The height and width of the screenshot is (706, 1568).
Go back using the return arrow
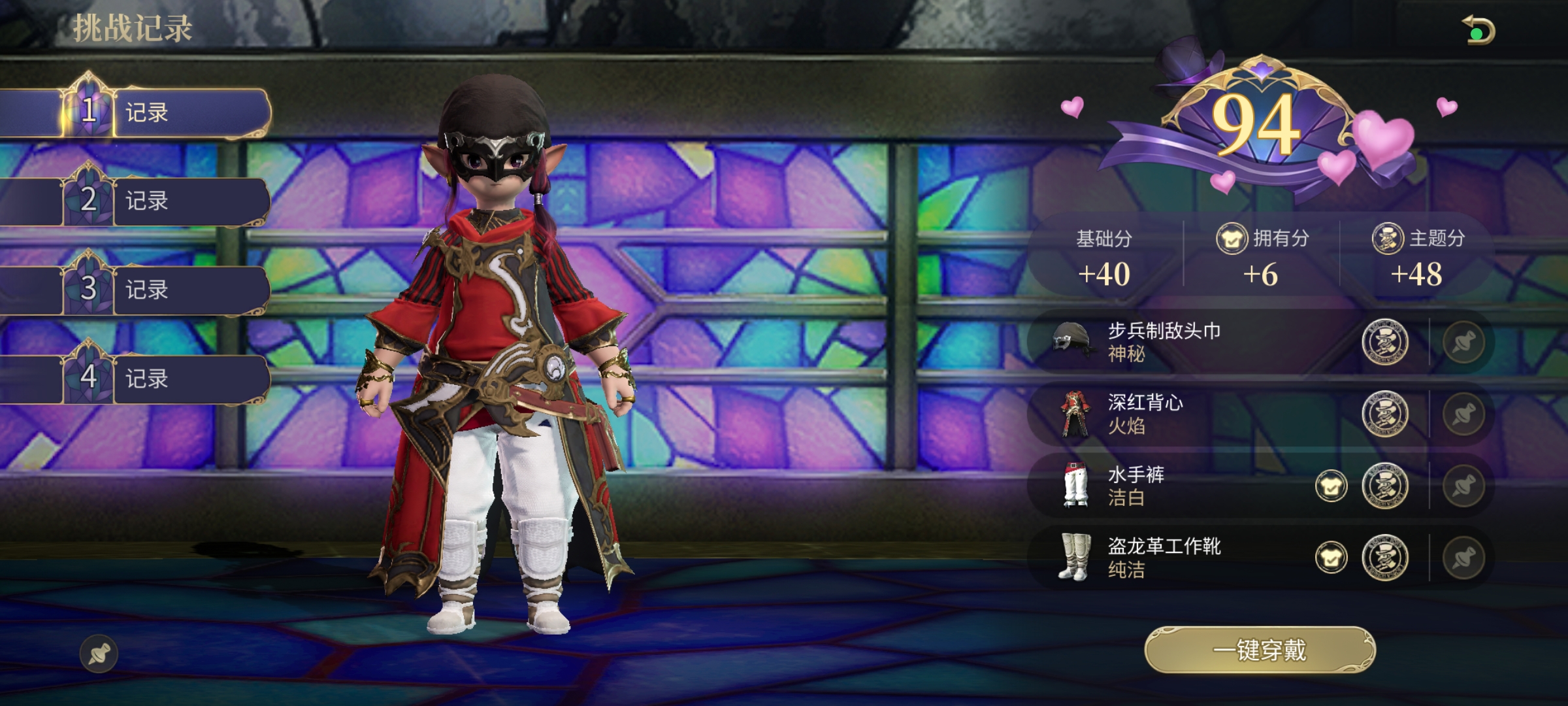(1479, 31)
